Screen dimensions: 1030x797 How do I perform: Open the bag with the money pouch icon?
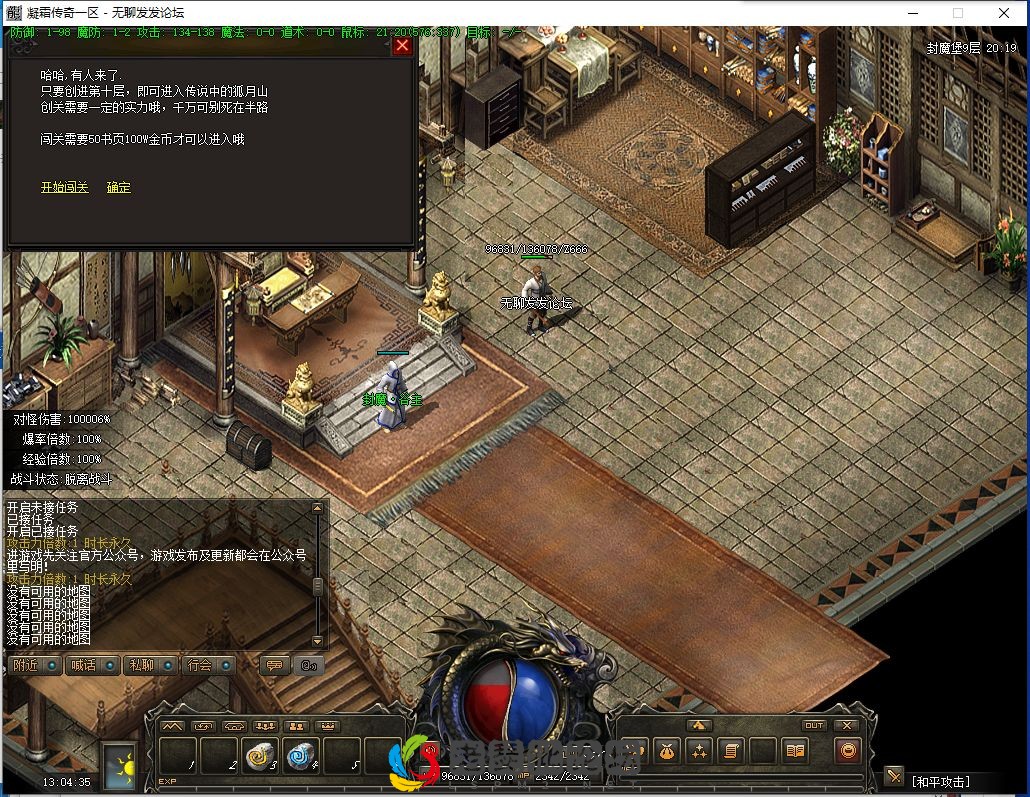(667, 750)
